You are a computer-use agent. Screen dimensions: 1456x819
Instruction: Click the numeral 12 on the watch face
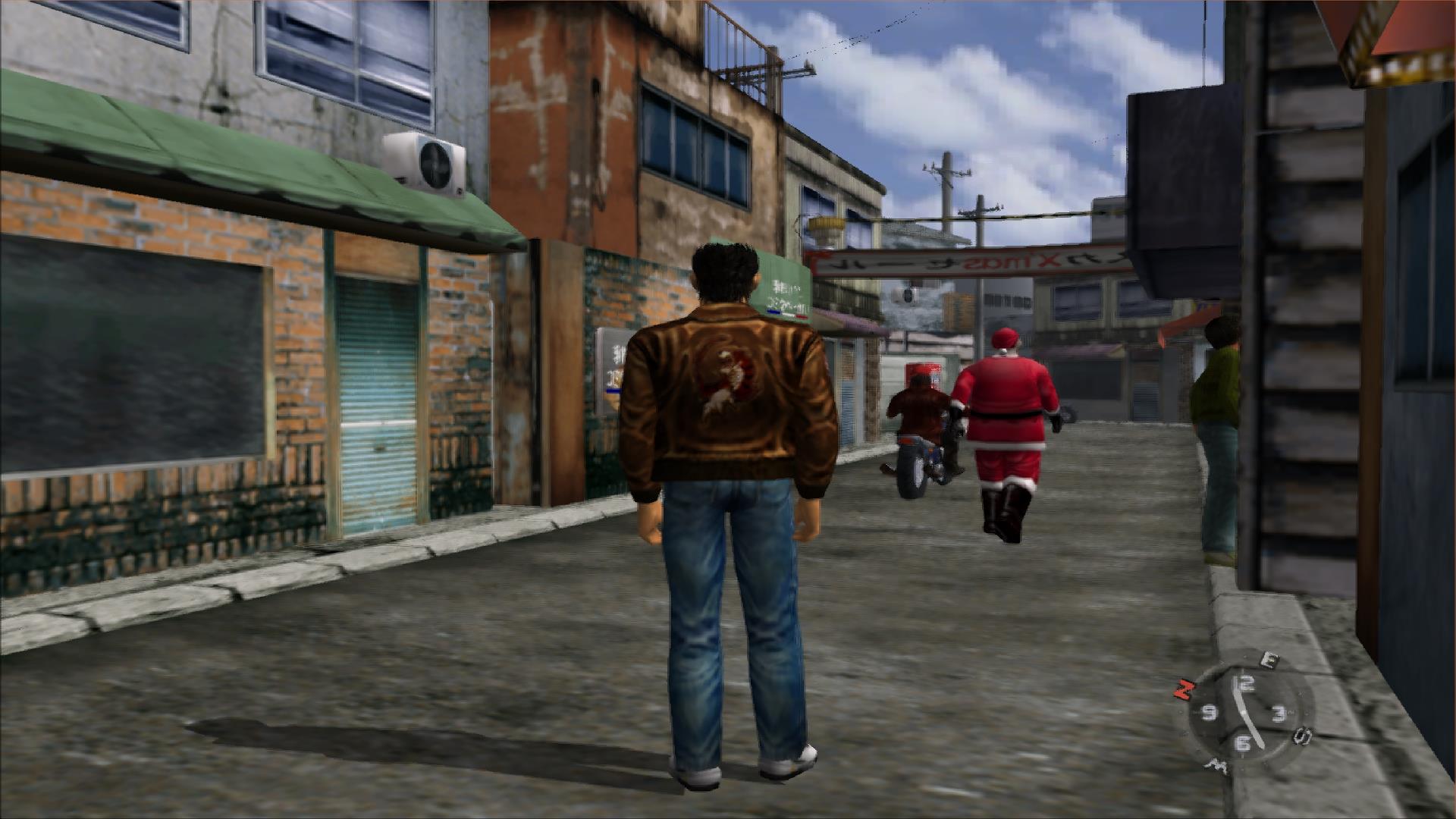(1245, 682)
